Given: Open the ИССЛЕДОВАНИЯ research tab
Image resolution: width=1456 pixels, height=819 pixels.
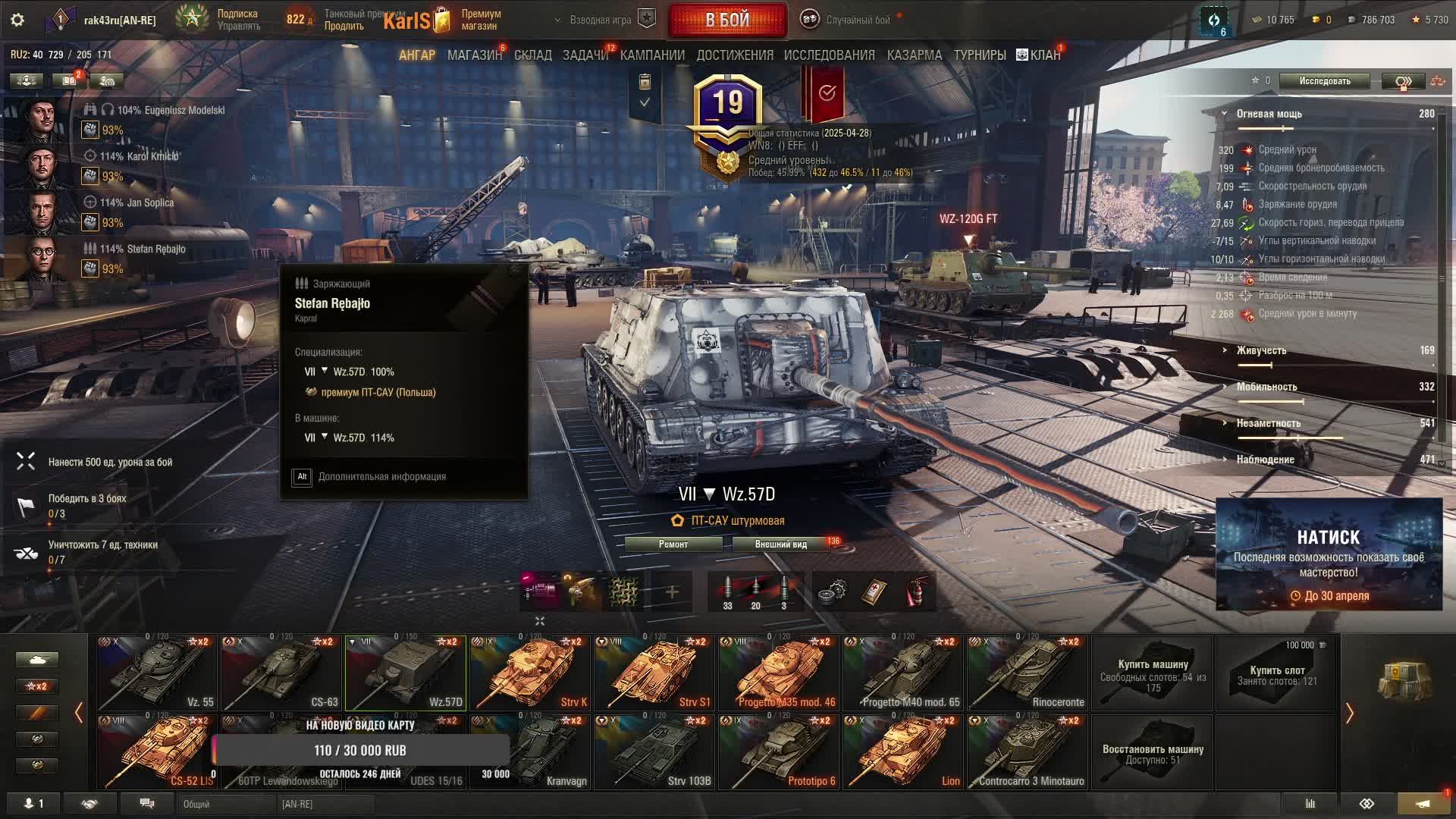Looking at the screenshot, I should pyautogui.click(x=829, y=55).
